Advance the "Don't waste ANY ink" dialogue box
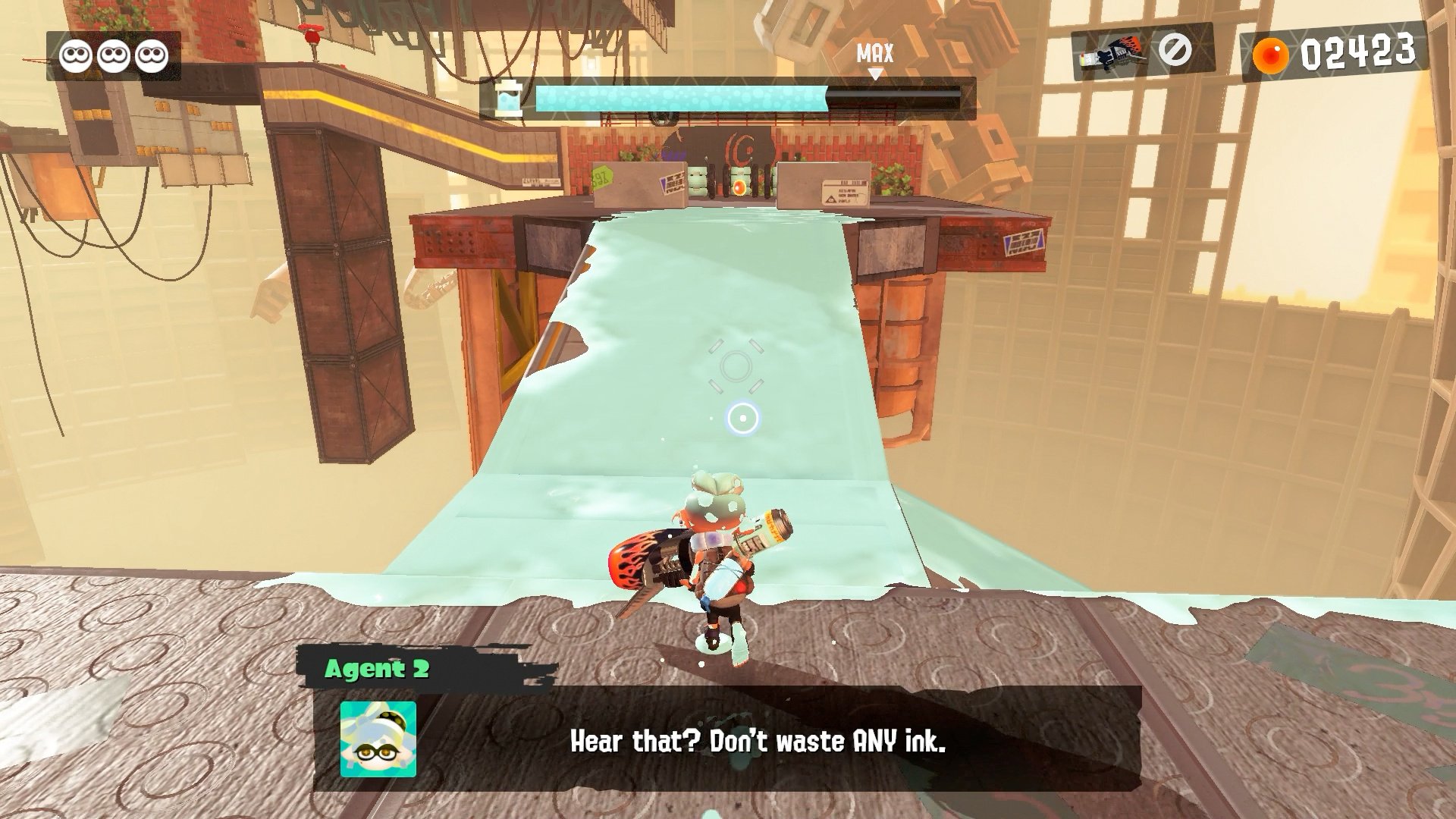Screen dimensions: 1456x819 point(757,740)
